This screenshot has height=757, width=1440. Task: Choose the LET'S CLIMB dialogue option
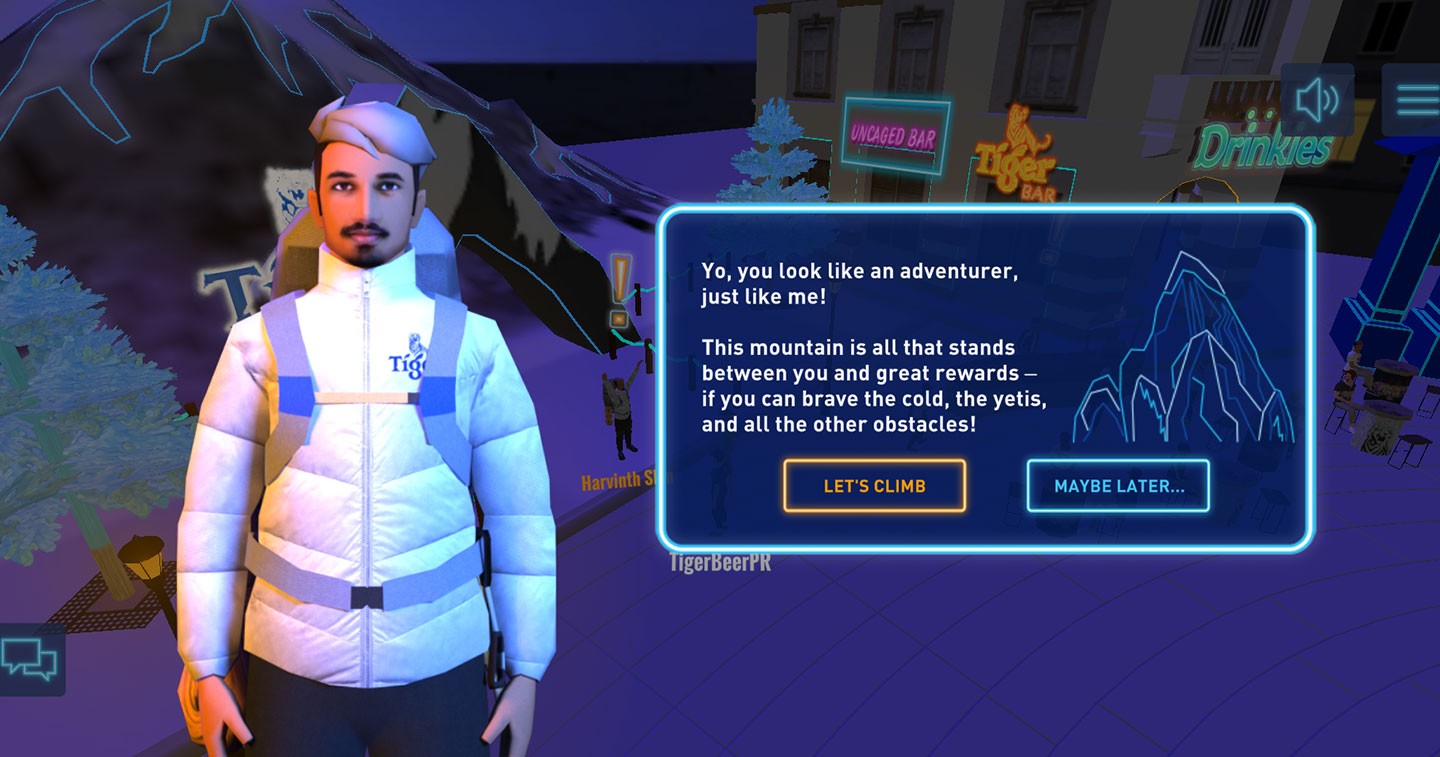tap(874, 486)
